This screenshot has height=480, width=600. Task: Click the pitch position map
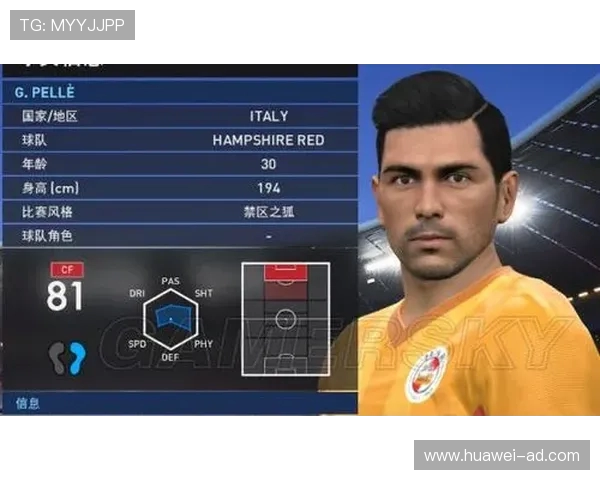click(x=285, y=320)
